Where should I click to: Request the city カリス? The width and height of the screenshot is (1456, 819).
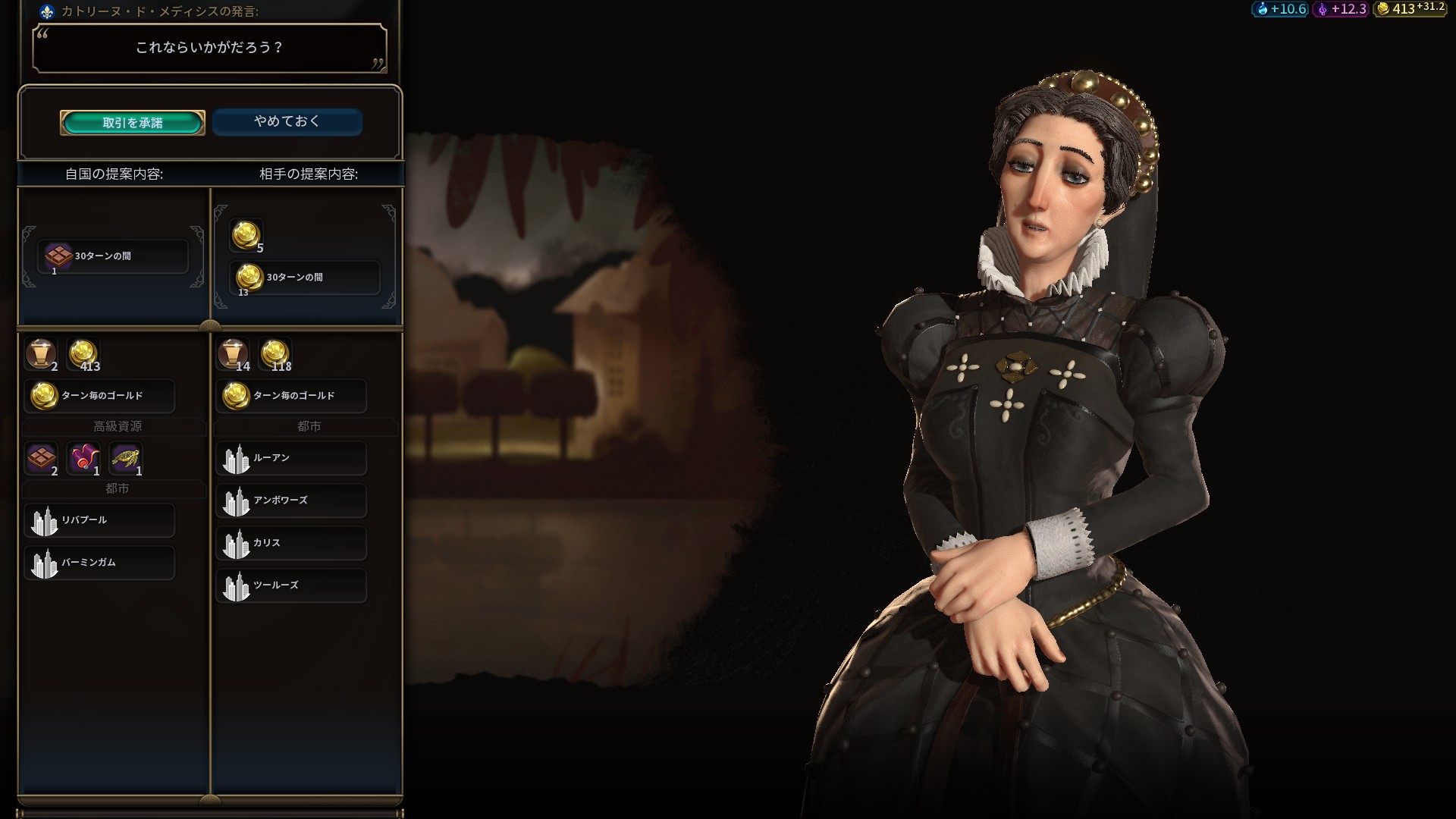point(291,544)
